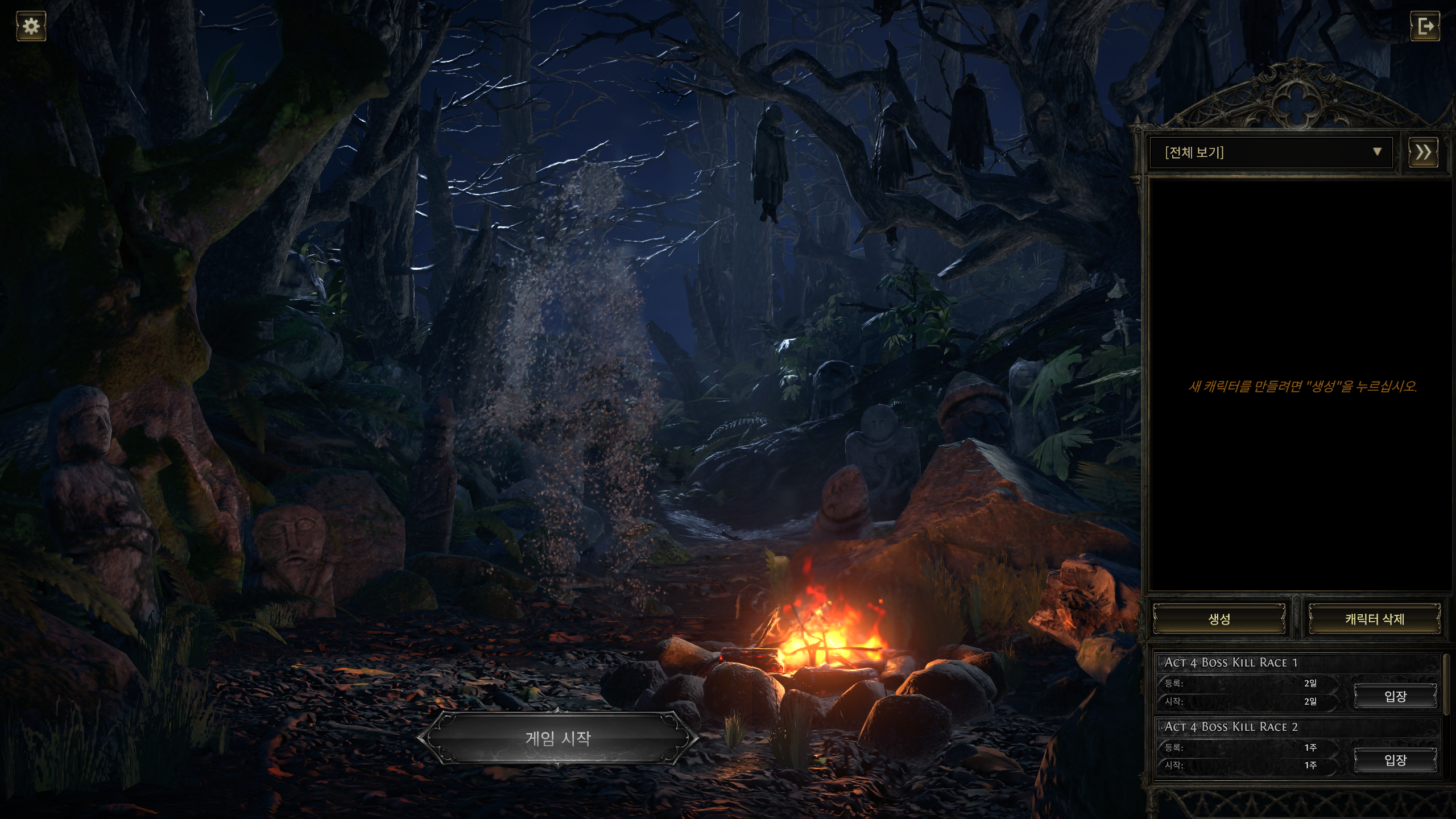Open the [전체 보기] league dropdown
This screenshot has height=819, width=1456.
pos(1271,152)
